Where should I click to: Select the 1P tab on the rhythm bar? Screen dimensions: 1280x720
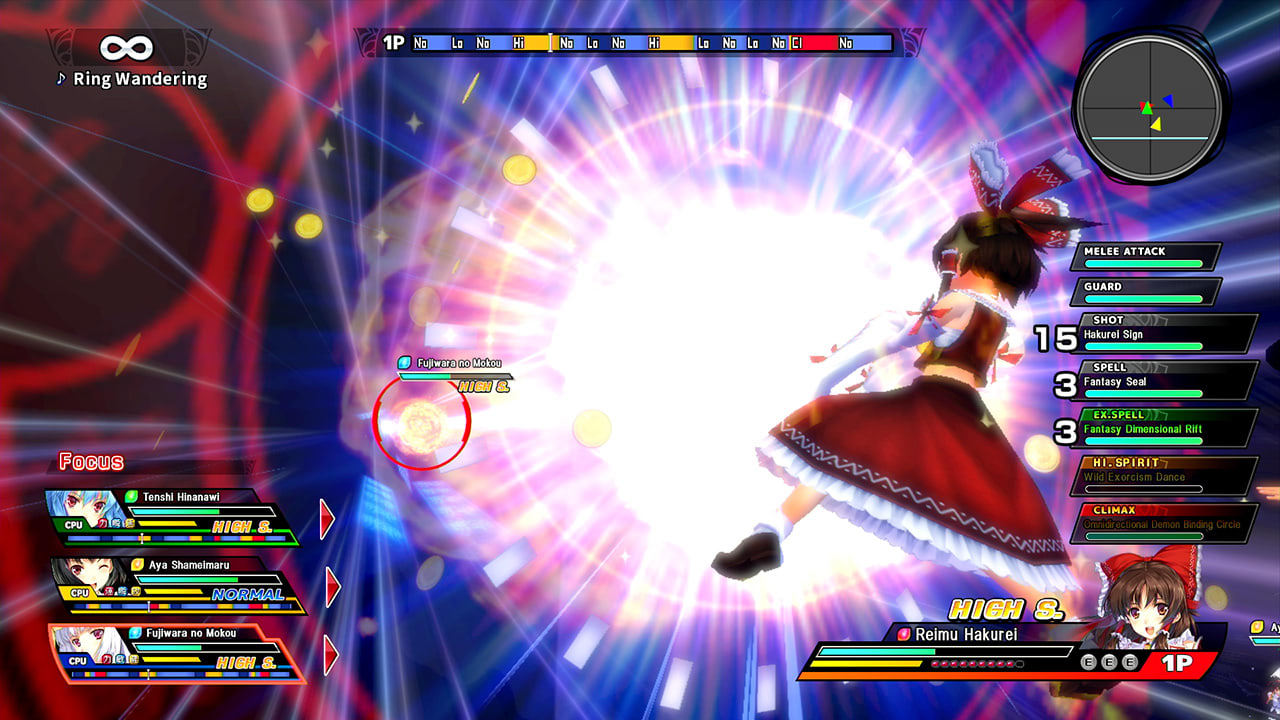[x=391, y=42]
